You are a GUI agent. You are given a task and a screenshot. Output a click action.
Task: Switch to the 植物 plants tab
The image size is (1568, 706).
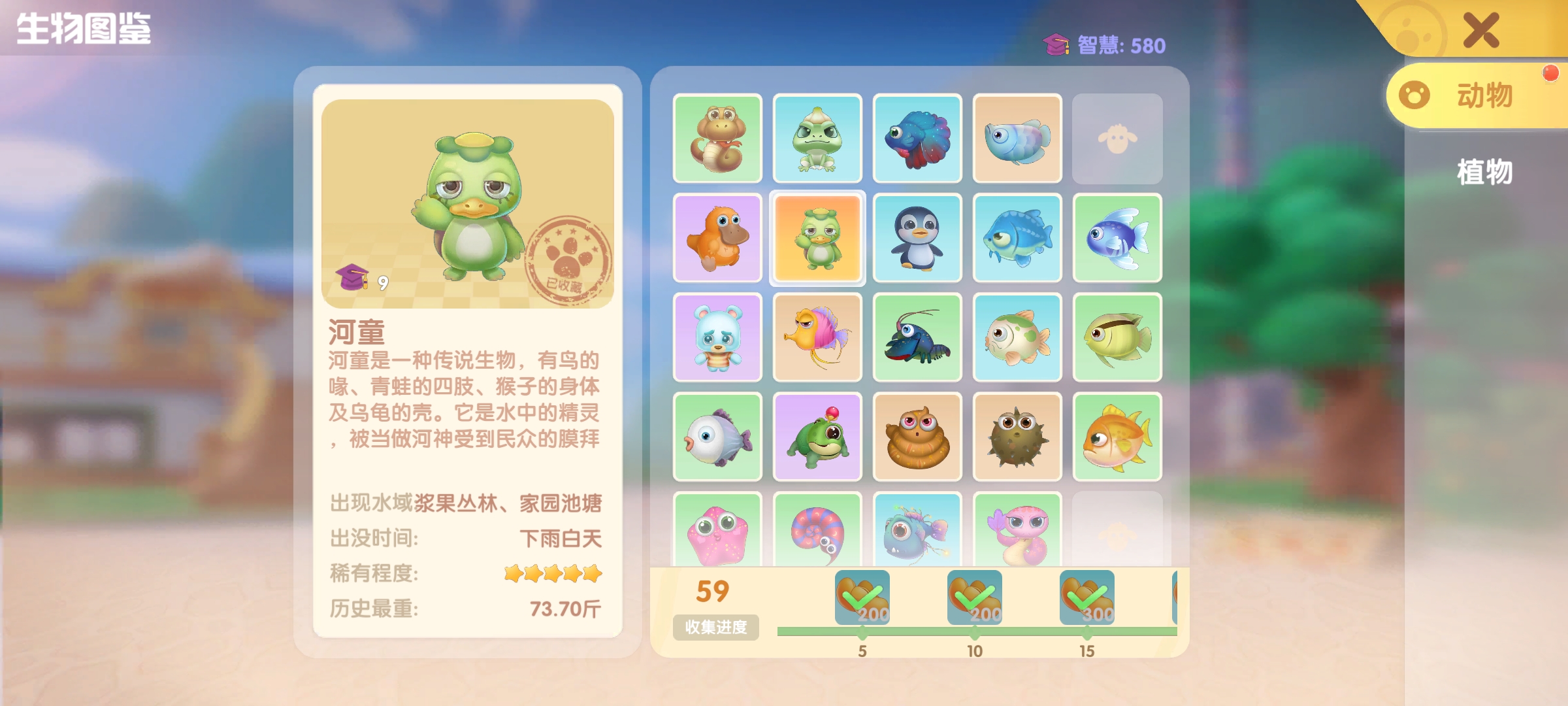tap(1484, 173)
